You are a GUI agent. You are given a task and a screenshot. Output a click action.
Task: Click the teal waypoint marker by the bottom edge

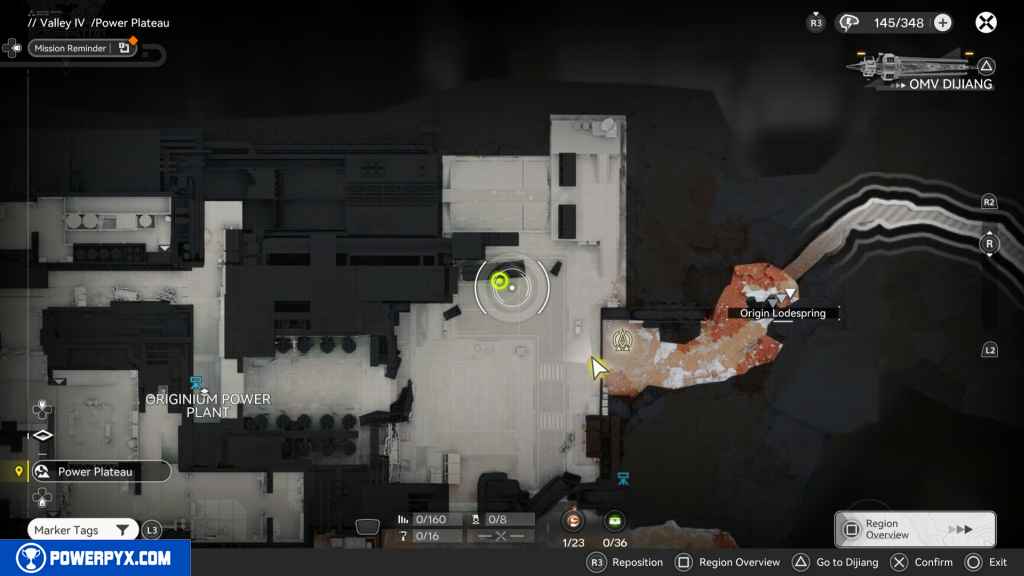(624, 479)
